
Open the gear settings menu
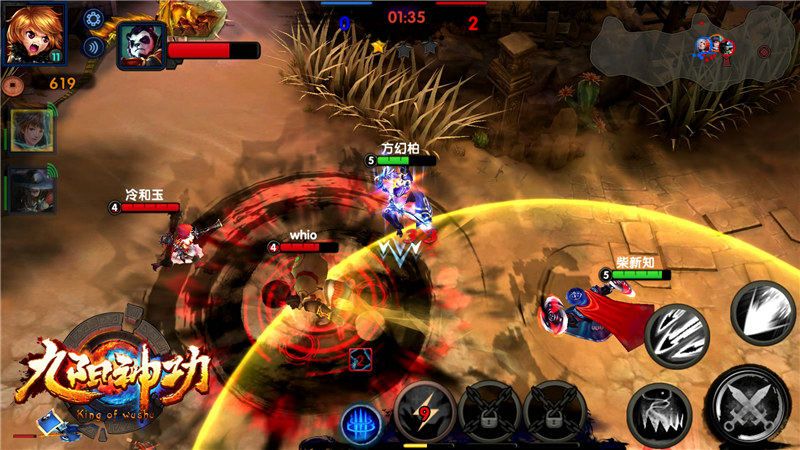point(94,18)
